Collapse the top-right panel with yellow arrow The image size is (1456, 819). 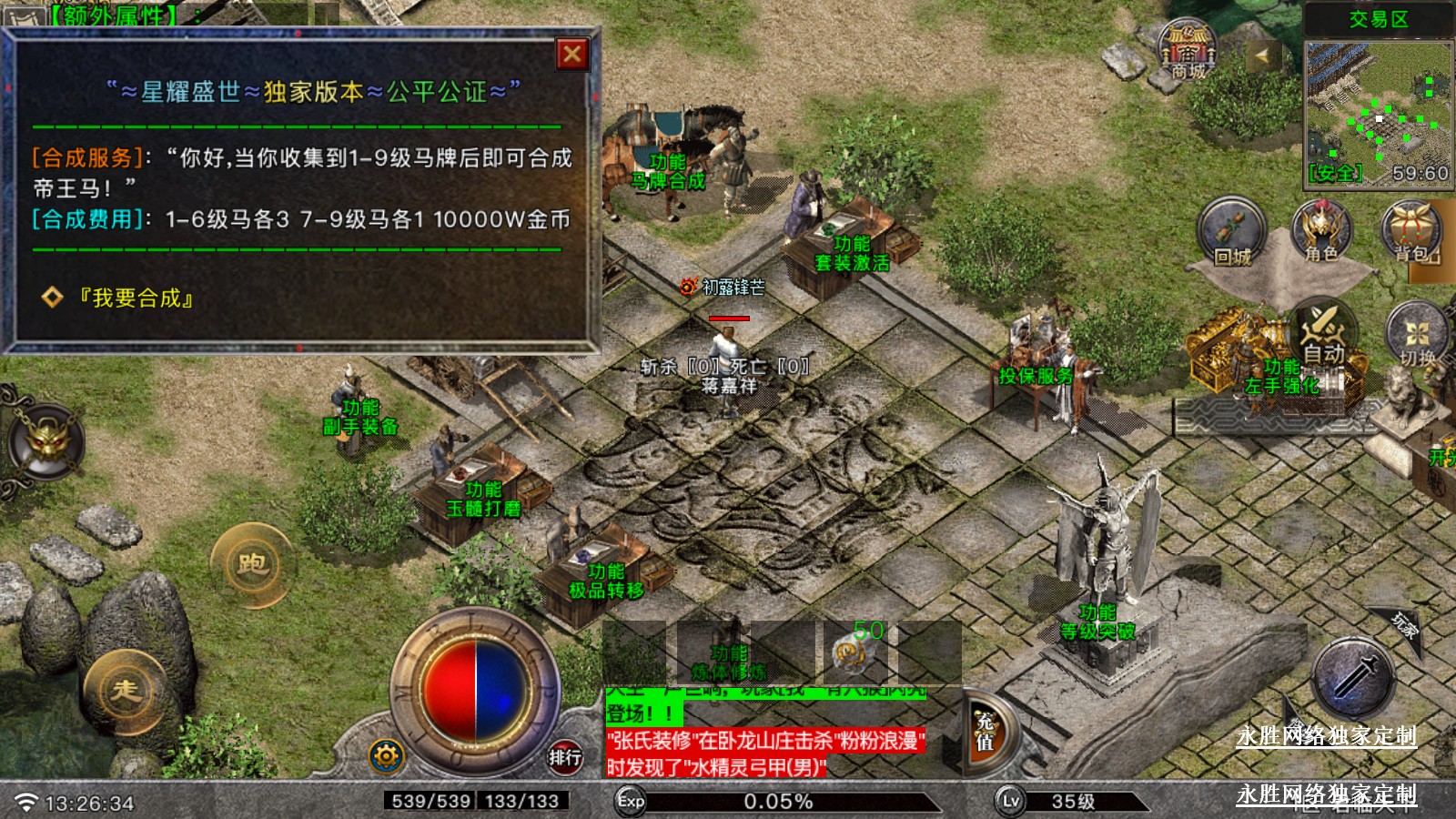click(1261, 56)
